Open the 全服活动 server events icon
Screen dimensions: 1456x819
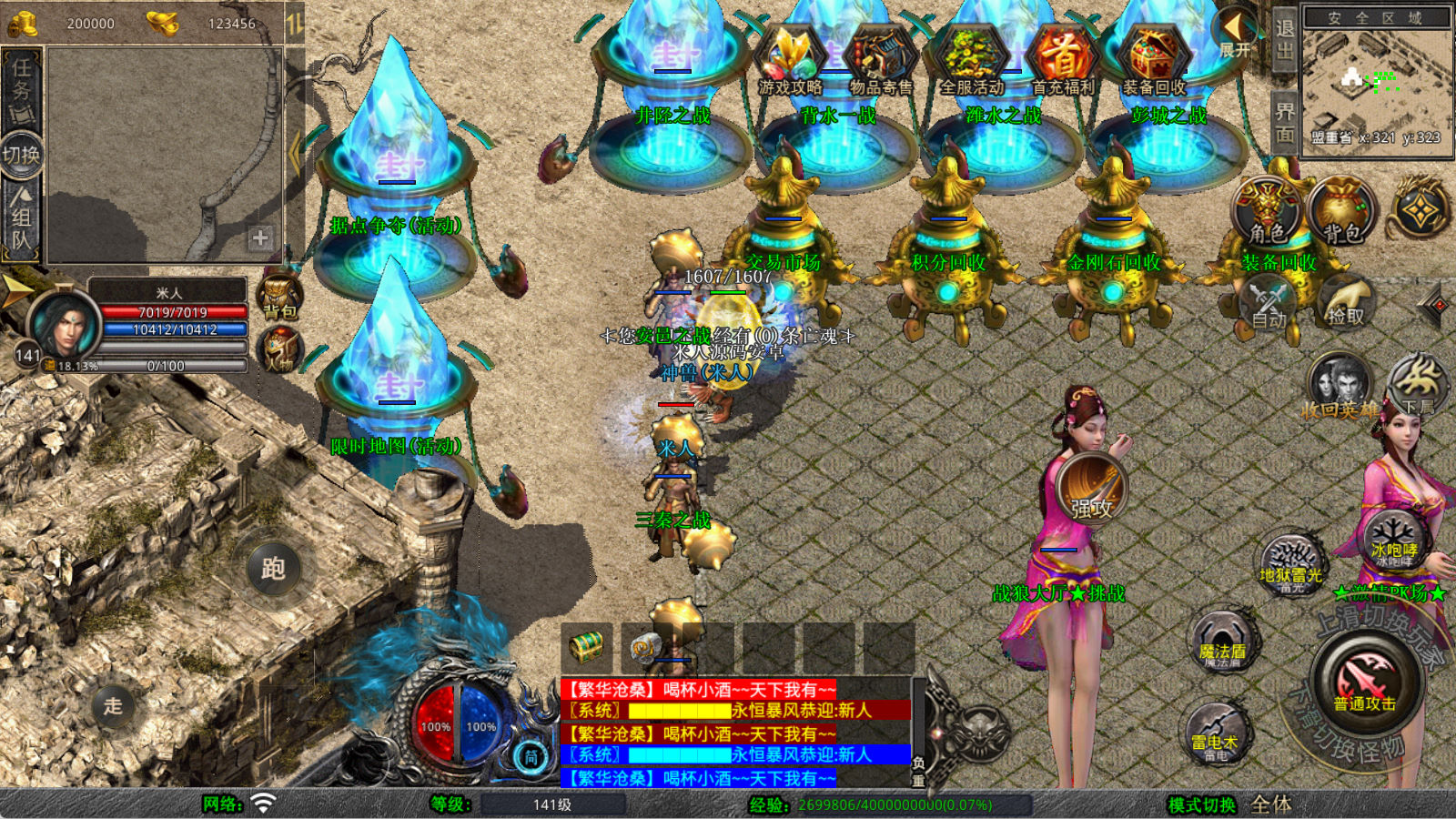[971, 60]
